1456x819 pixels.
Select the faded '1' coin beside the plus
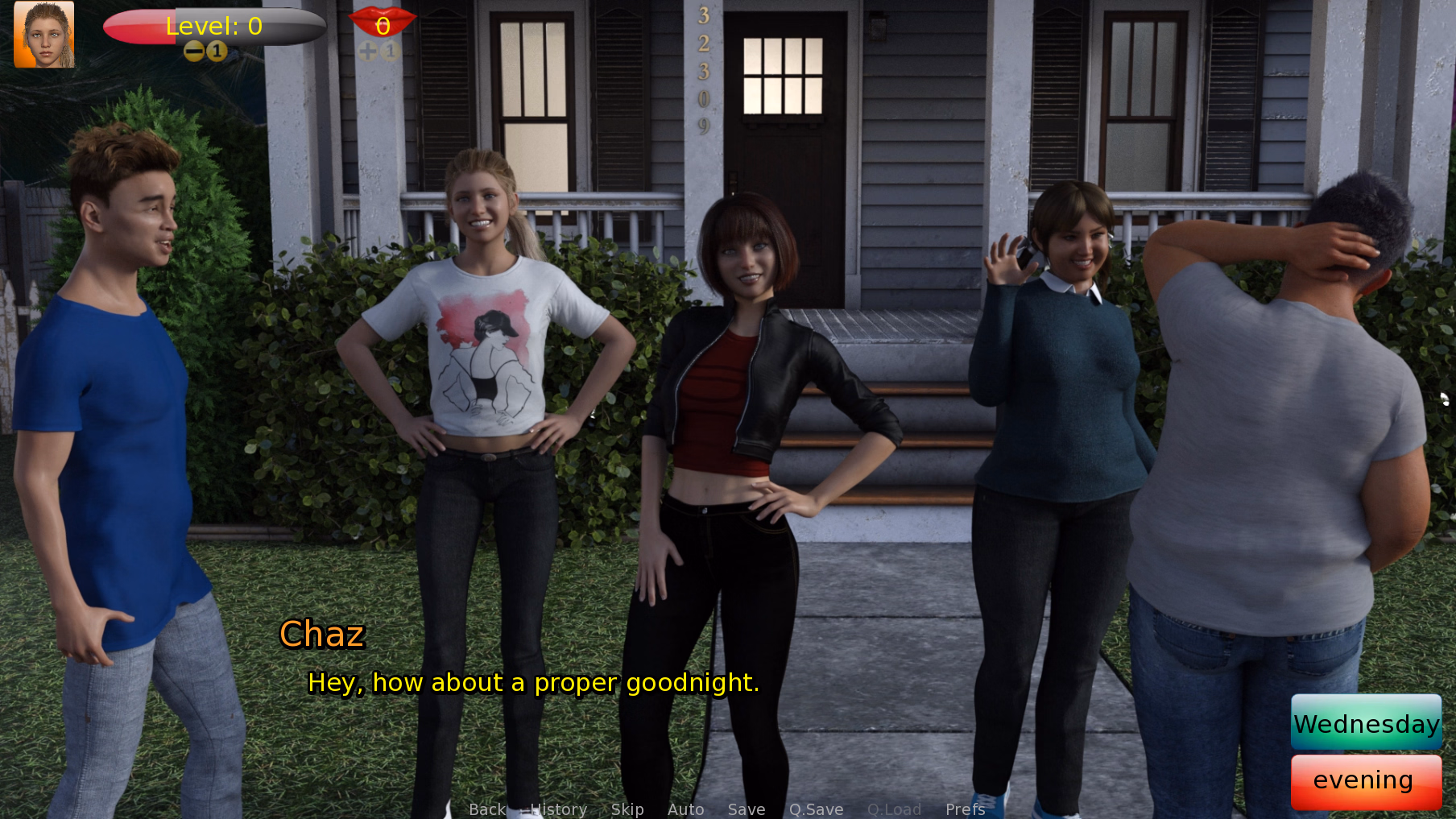(390, 50)
